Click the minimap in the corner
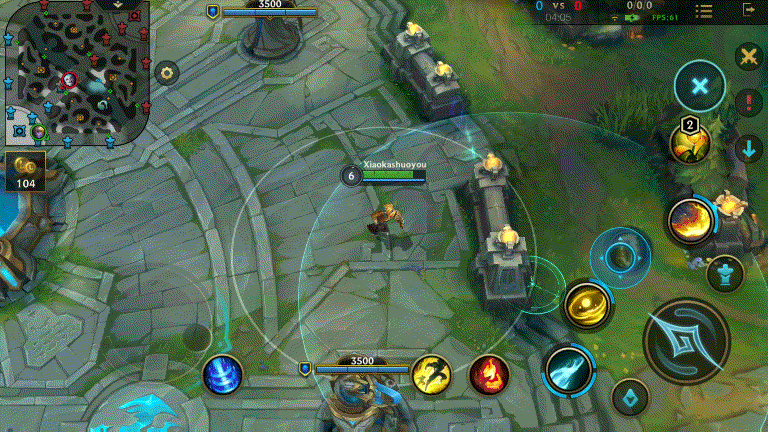 point(75,72)
